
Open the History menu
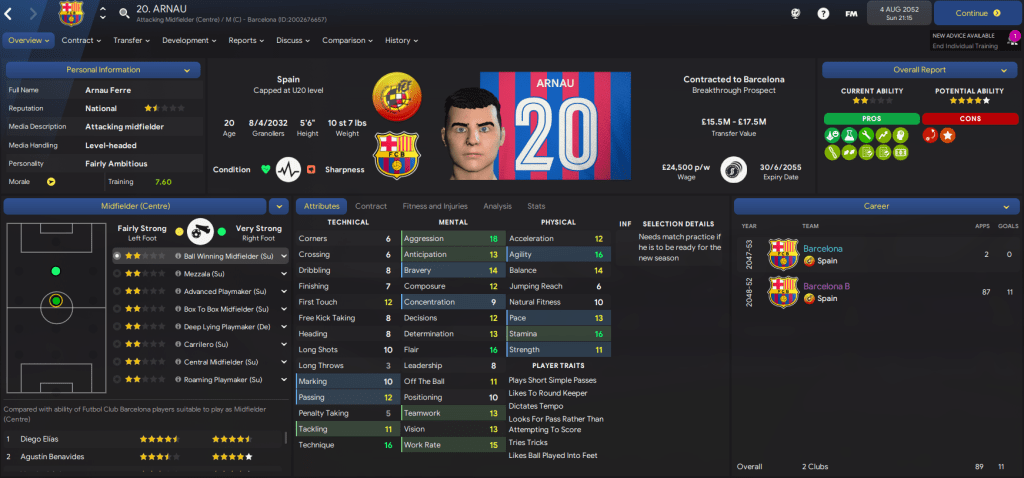[401, 41]
